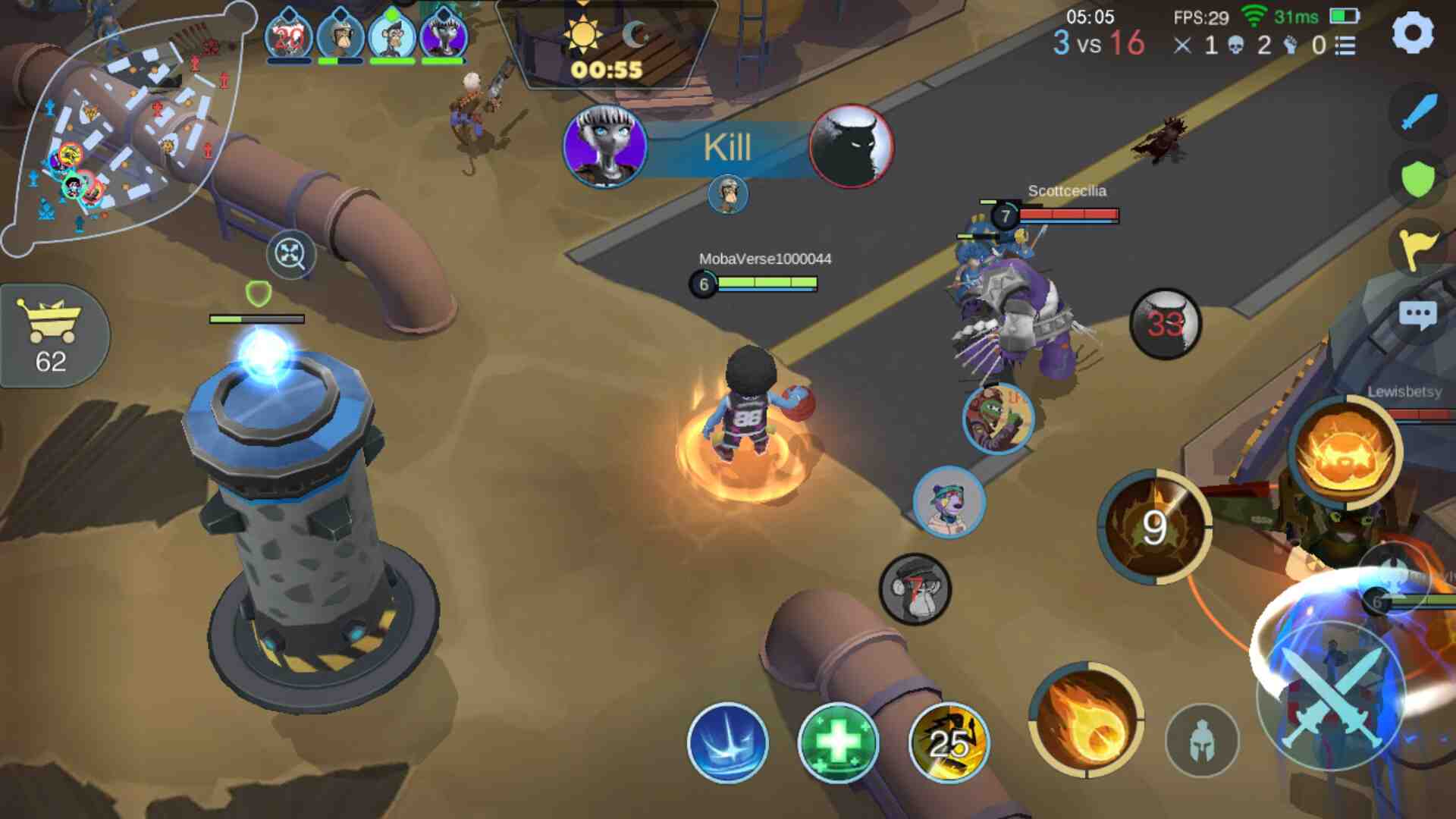Select the green shield defend signal
The height and width of the screenshot is (819, 1456).
point(1417,180)
